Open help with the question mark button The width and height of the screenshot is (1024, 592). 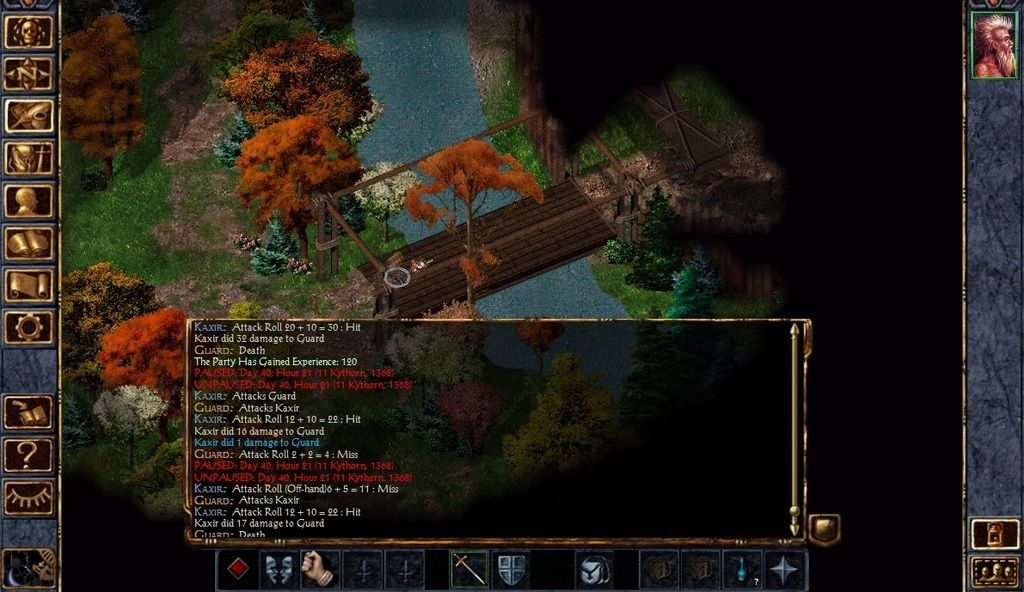tap(29, 455)
